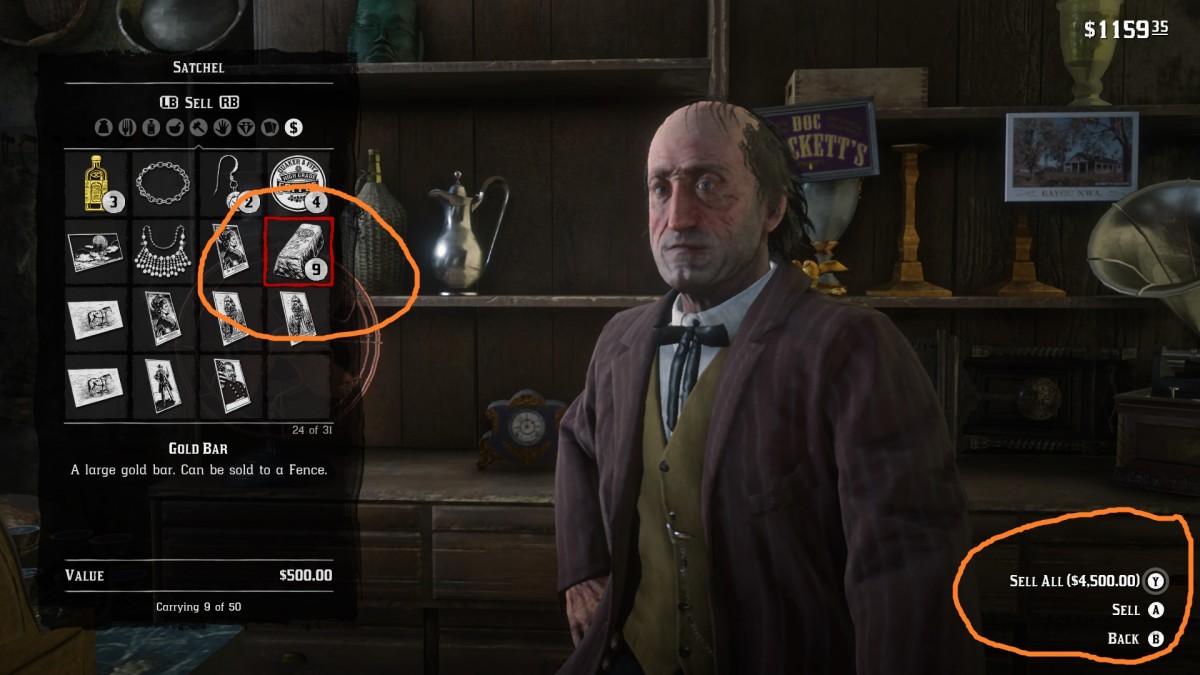
Task: Select the cowboy standing cigarette card
Action: (x=163, y=384)
